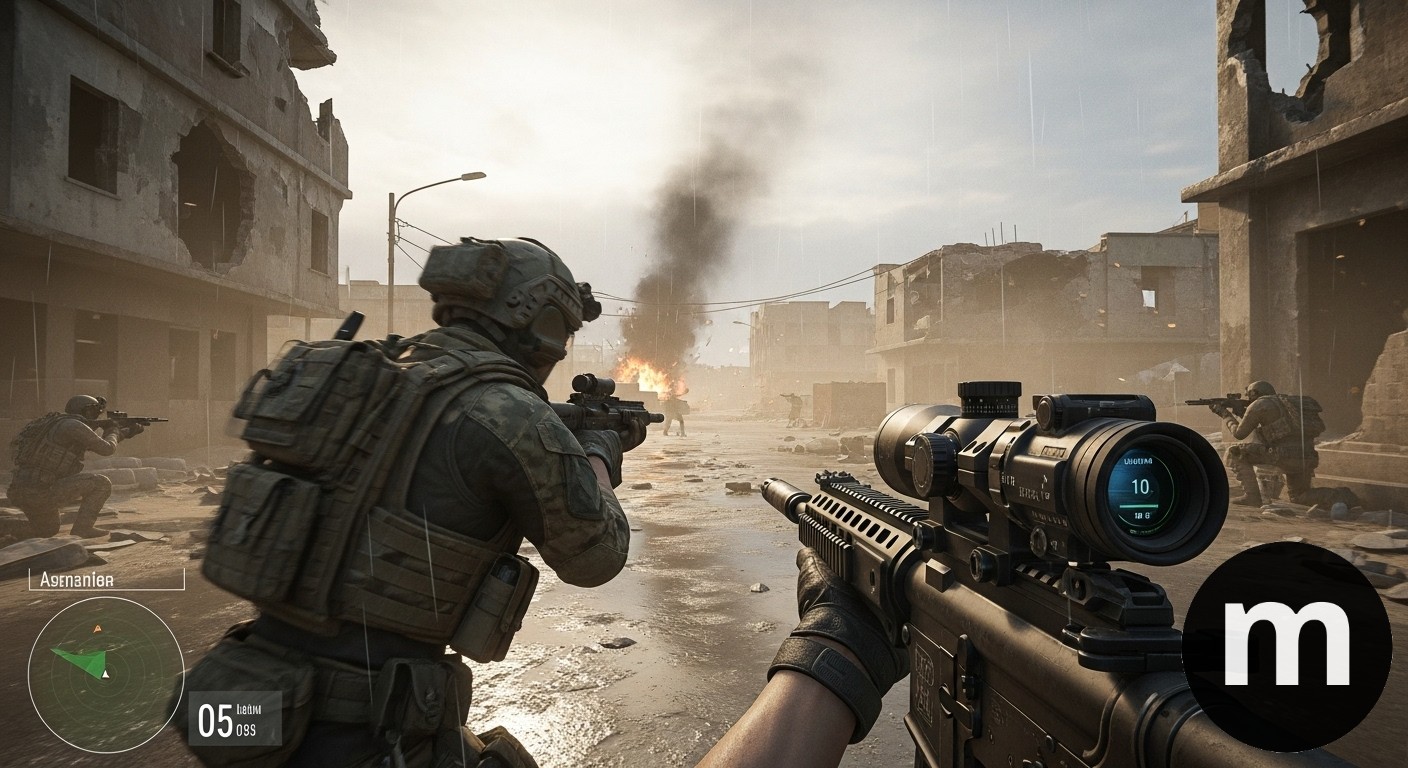Open the round black "m" logo overlay
The height and width of the screenshot is (768, 1408).
1286,646
